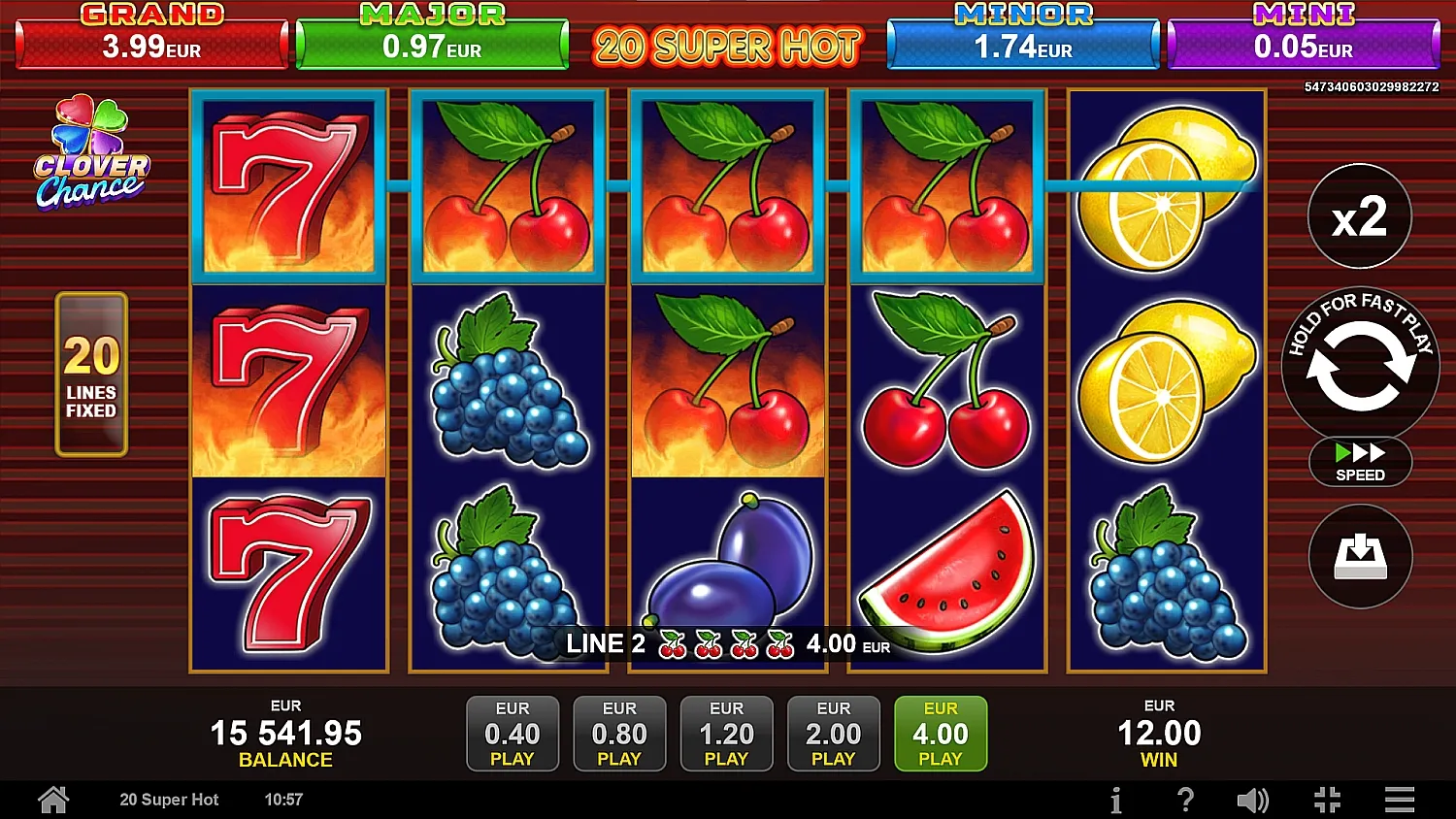Select the EUR 0.40 play bet
The height and width of the screenshot is (819, 1456).
pyautogui.click(x=513, y=734)
